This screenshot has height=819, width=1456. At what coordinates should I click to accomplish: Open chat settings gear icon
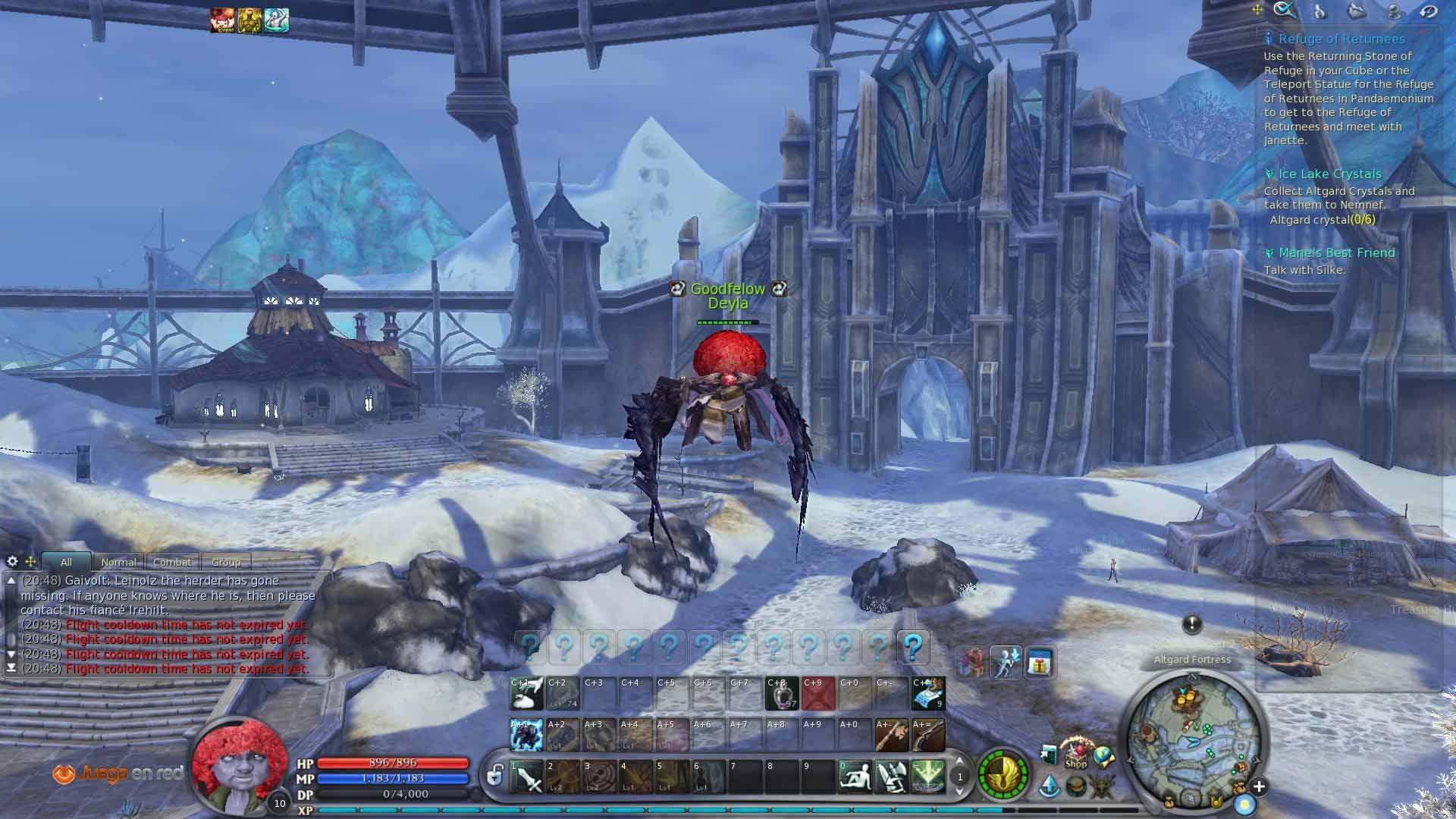tap(12, 561)
